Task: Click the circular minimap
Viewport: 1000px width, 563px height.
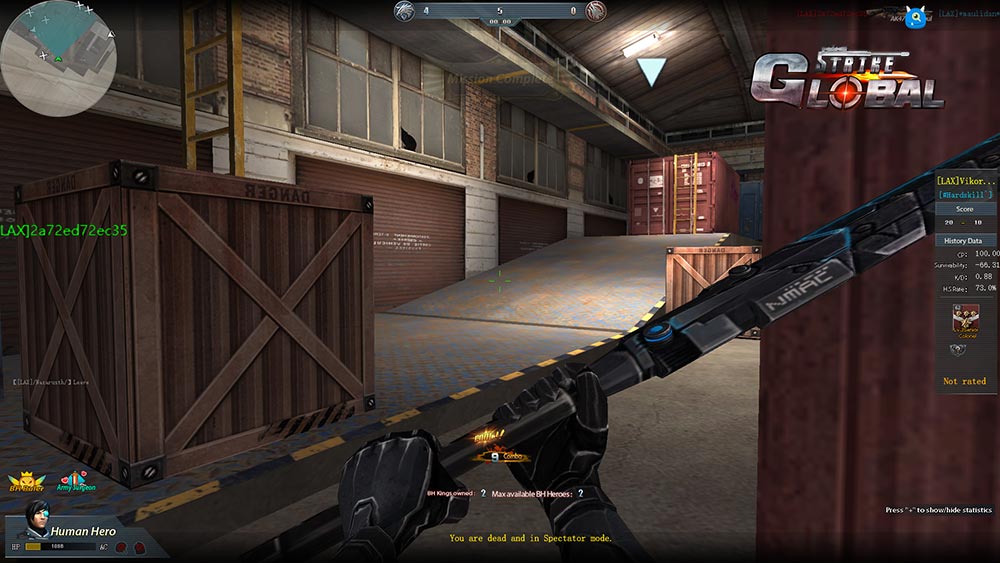Action: coord(58,58)
